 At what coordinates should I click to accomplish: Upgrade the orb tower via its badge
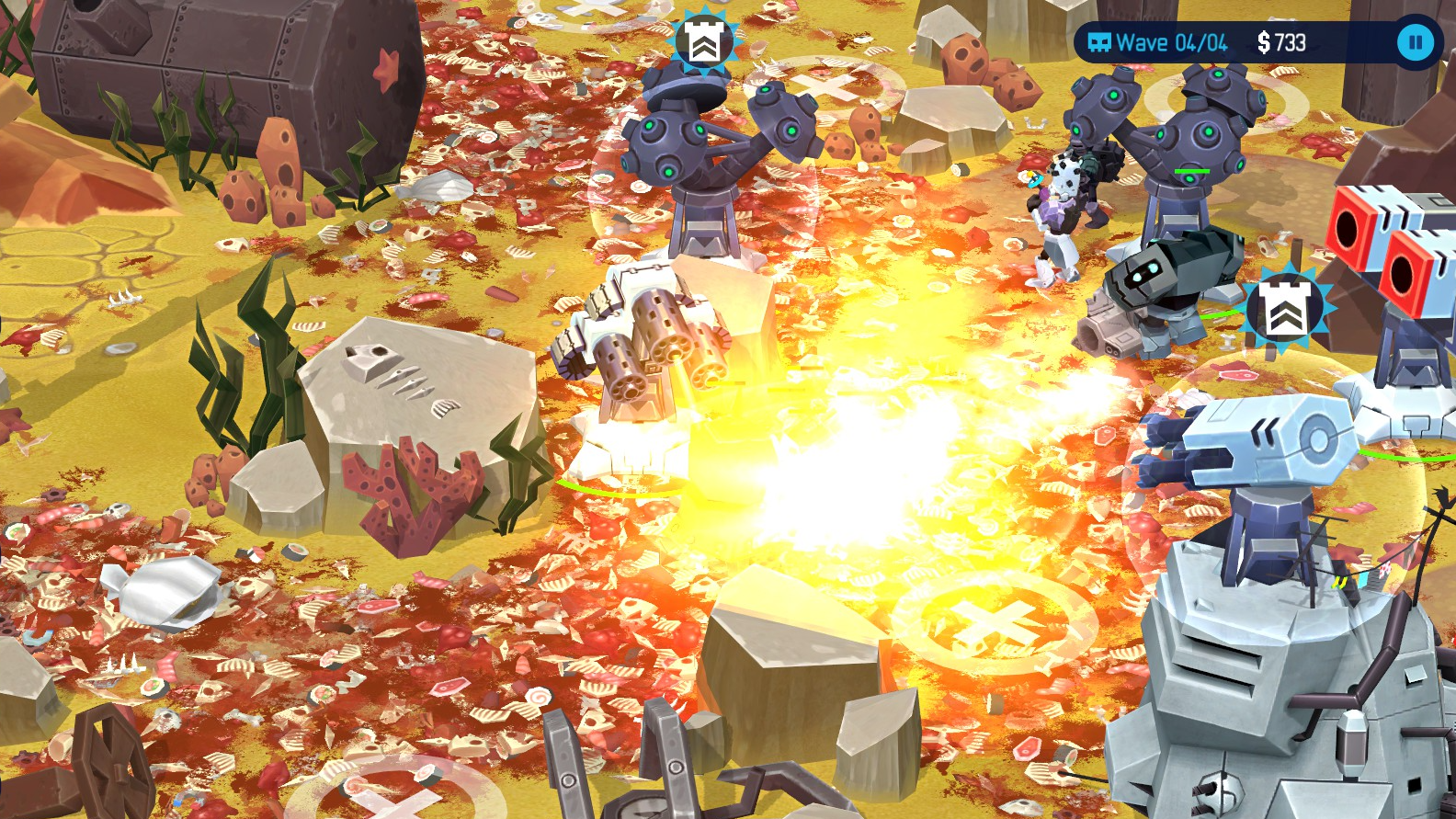tap(704, 41)
